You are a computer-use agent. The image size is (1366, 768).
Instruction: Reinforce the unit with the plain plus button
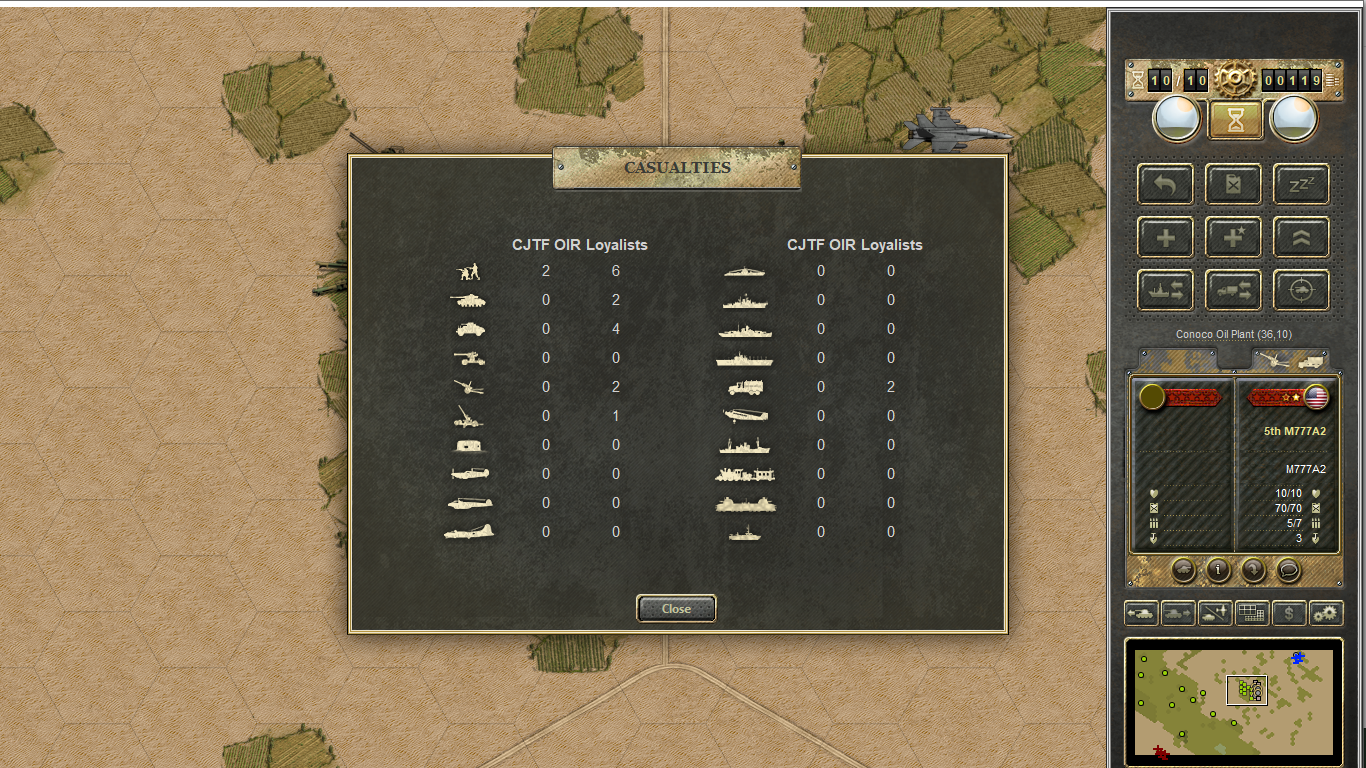pyautogui.click(x=1165, y=237)
